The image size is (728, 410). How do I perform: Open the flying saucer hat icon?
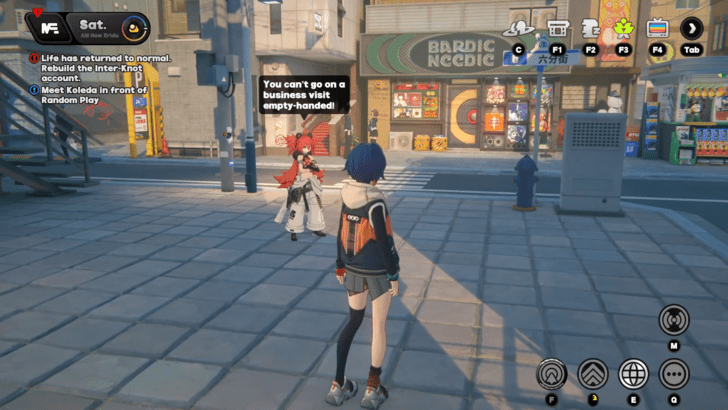click(x=518, y=28)
